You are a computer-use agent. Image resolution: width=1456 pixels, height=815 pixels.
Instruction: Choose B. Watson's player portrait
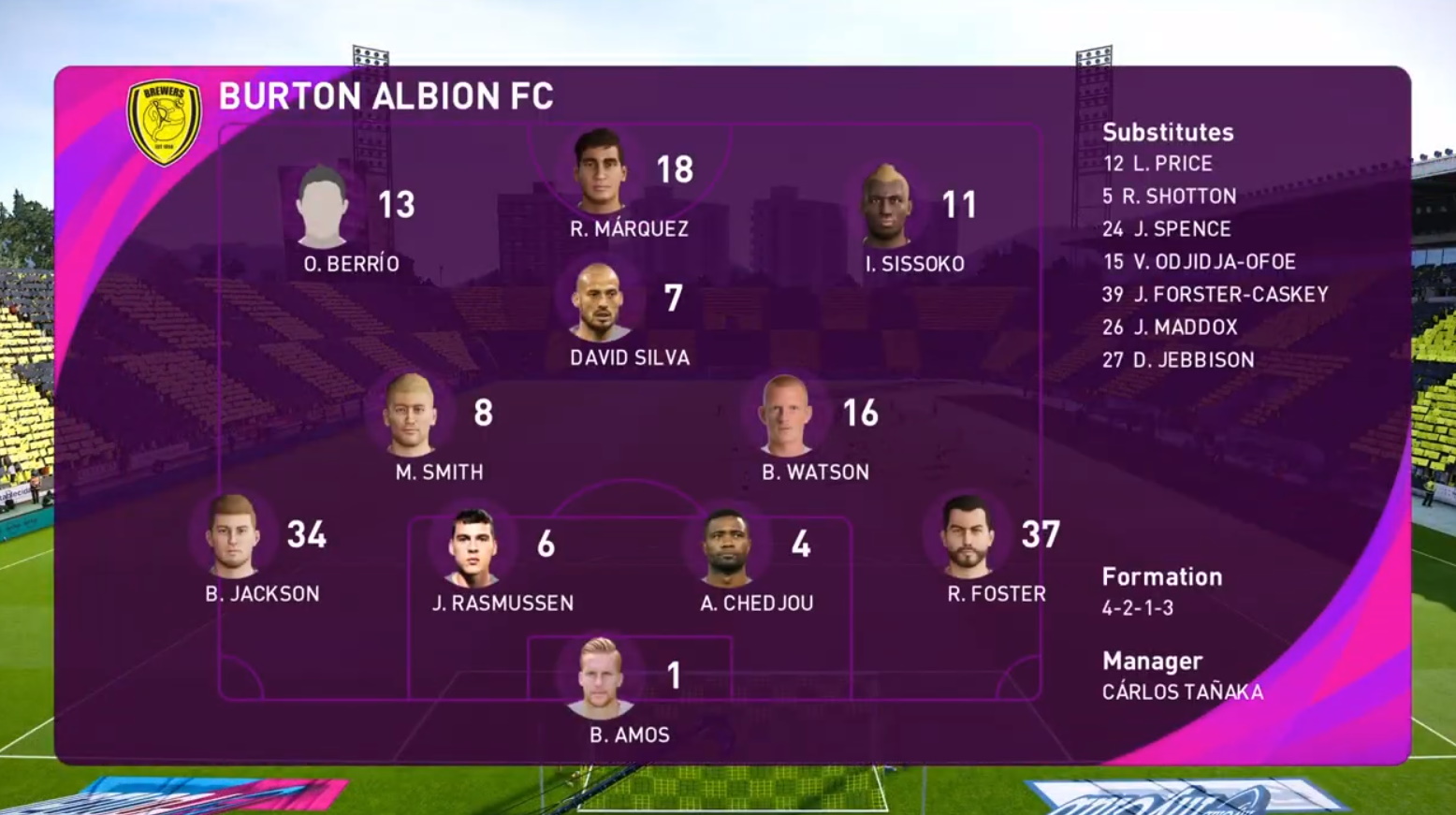click(786, 415)
